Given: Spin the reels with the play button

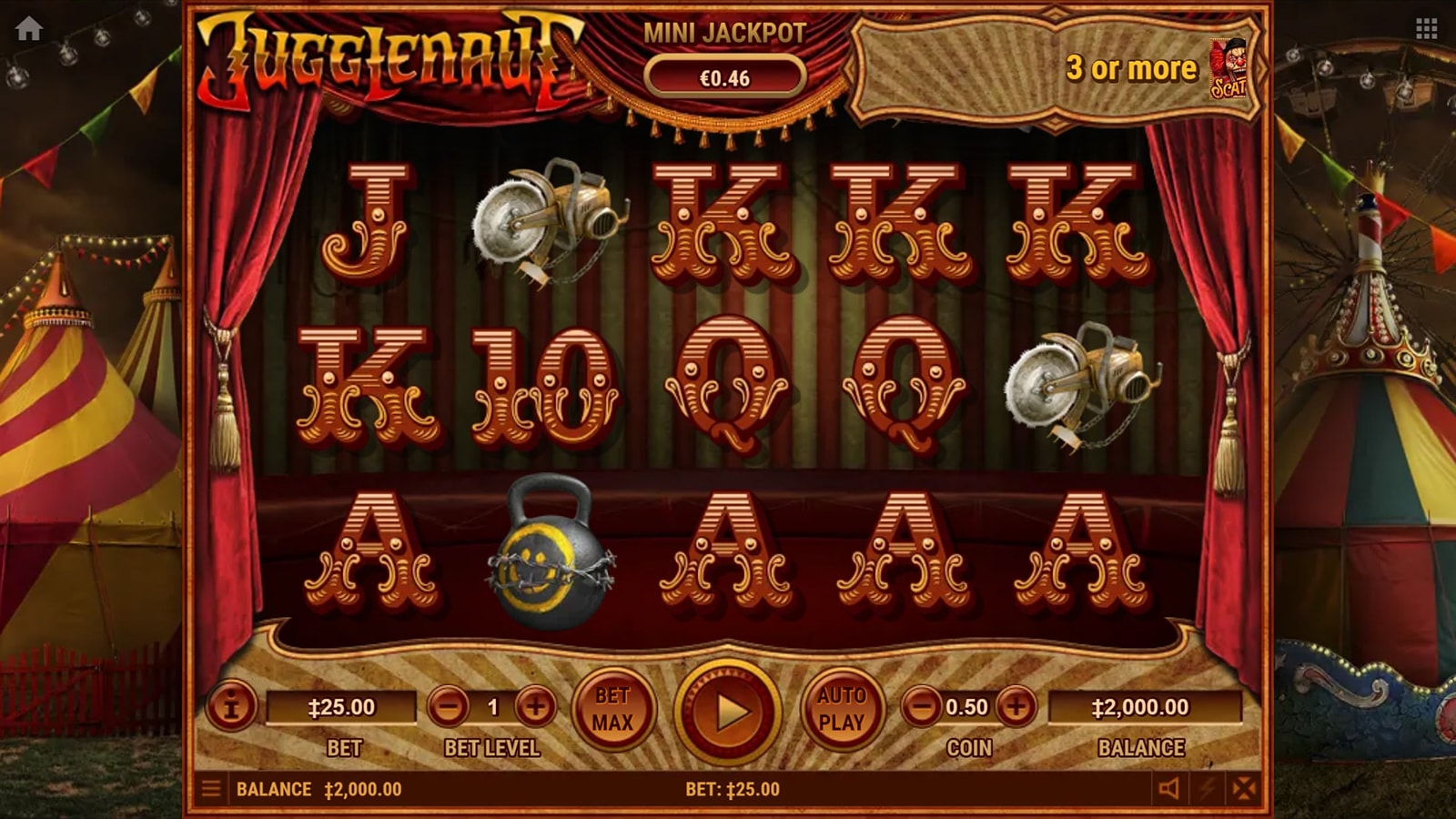Looking at the screenshot, I should pyautogui.click(x=728, y=712).
